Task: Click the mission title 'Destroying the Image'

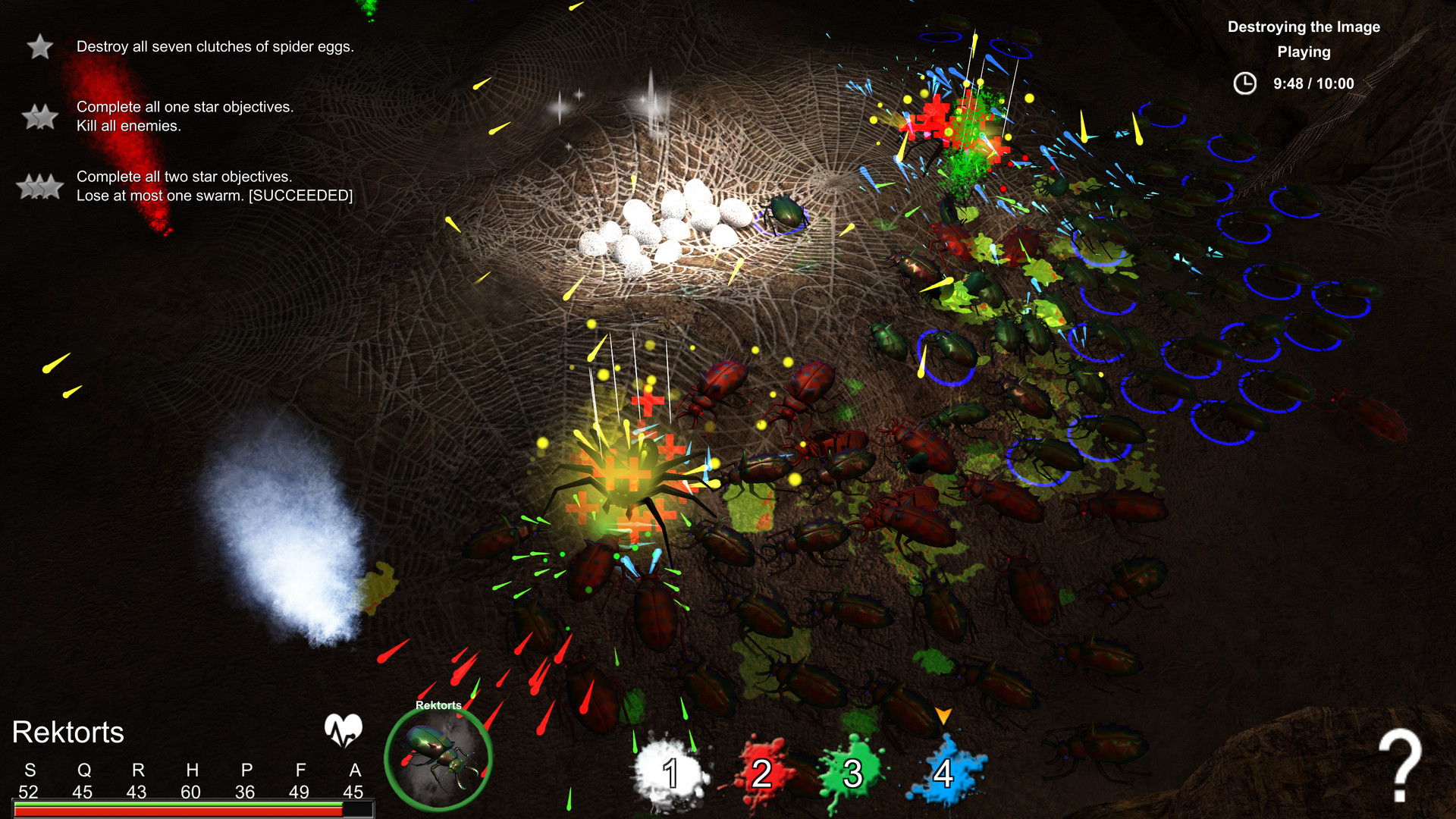Action: coord(1304,27)
